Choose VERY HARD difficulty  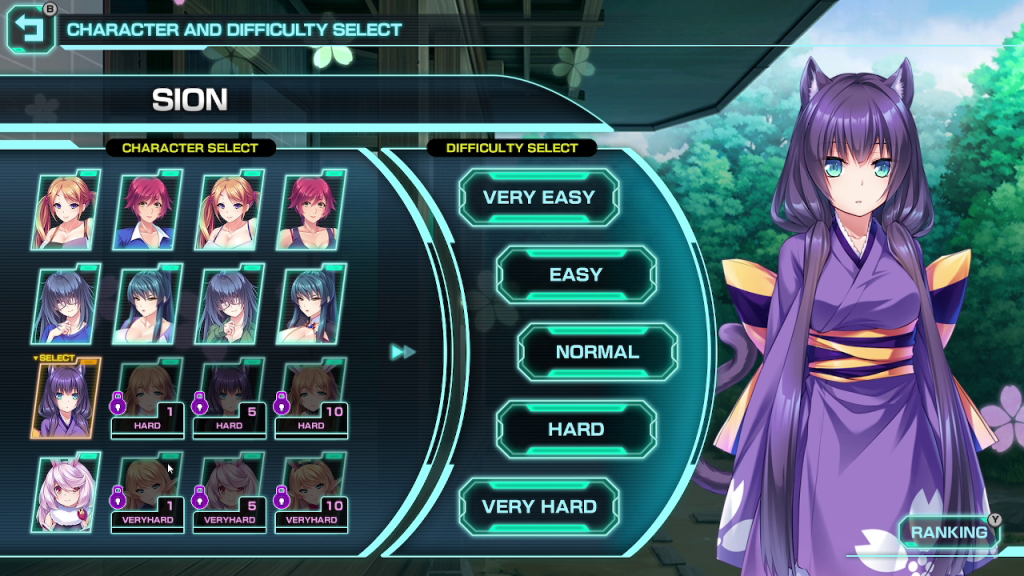tap(539, 506)
